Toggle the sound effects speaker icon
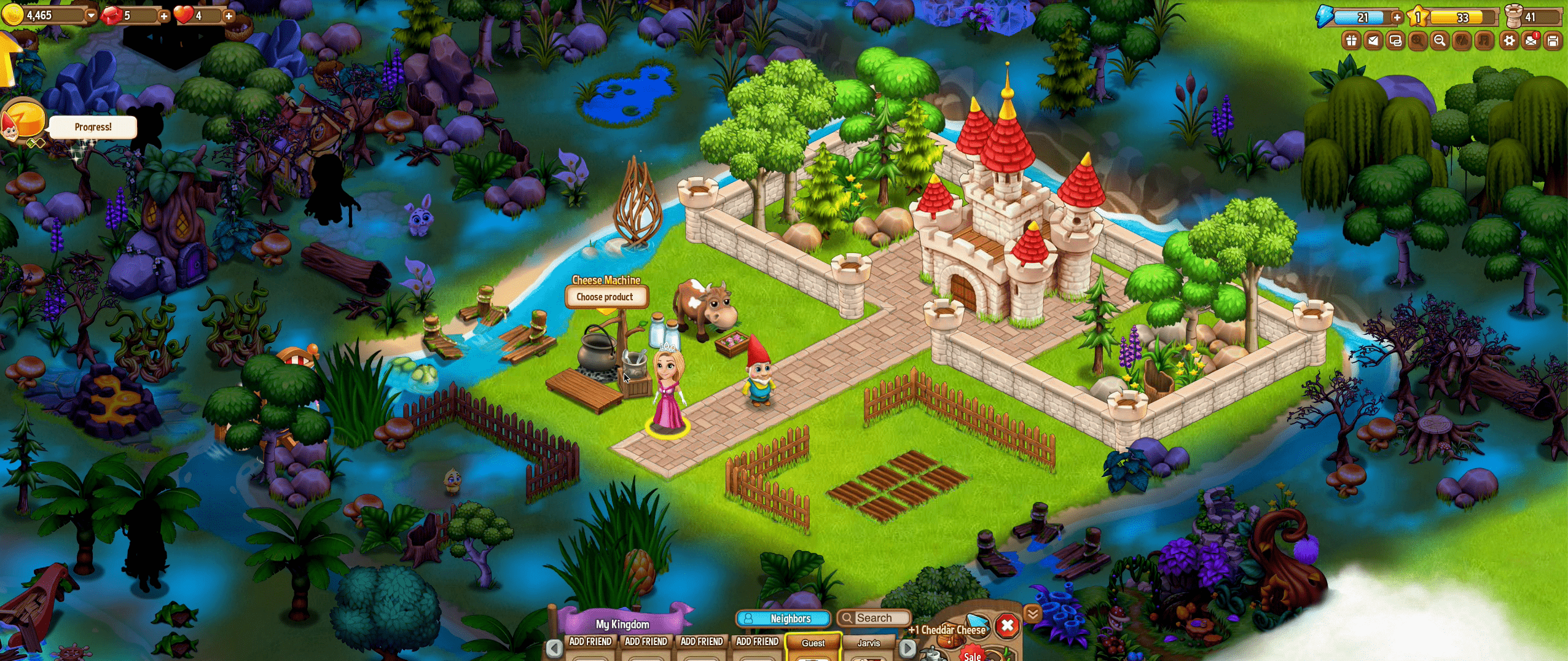This screenshot has width=1568, height=661. 1462,41
